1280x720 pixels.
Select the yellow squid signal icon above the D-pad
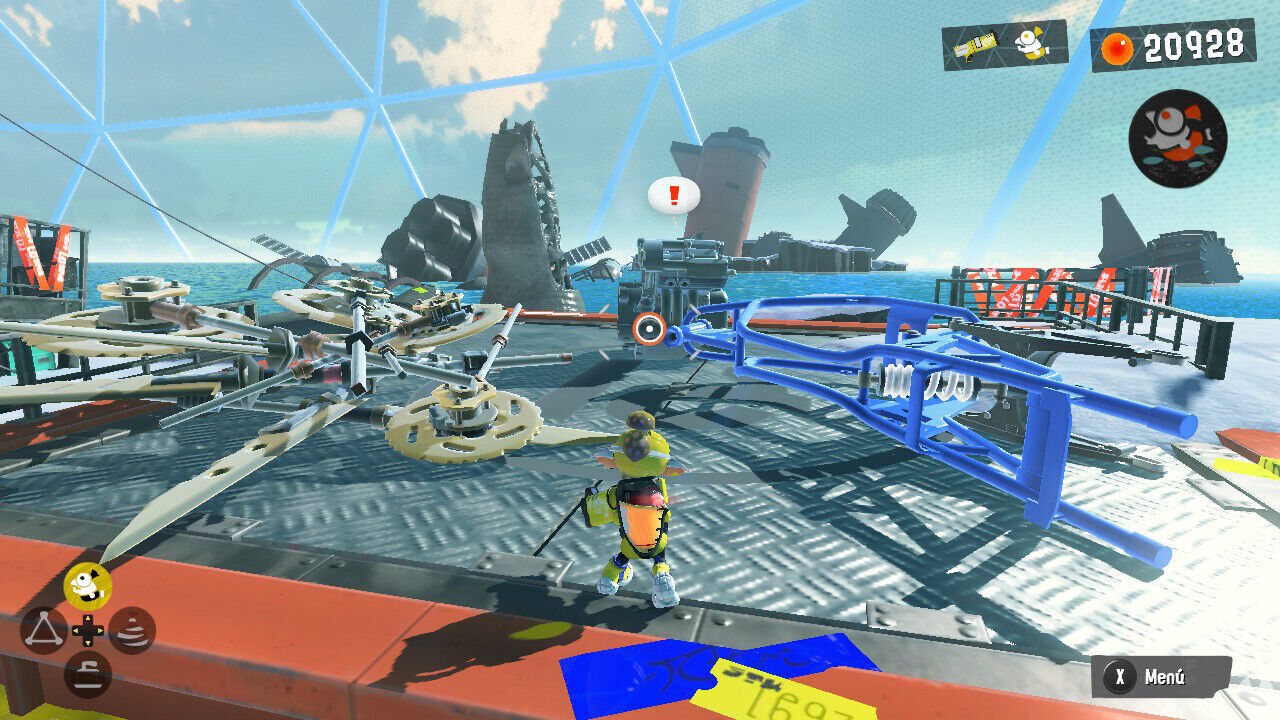[x=88, y=585]
